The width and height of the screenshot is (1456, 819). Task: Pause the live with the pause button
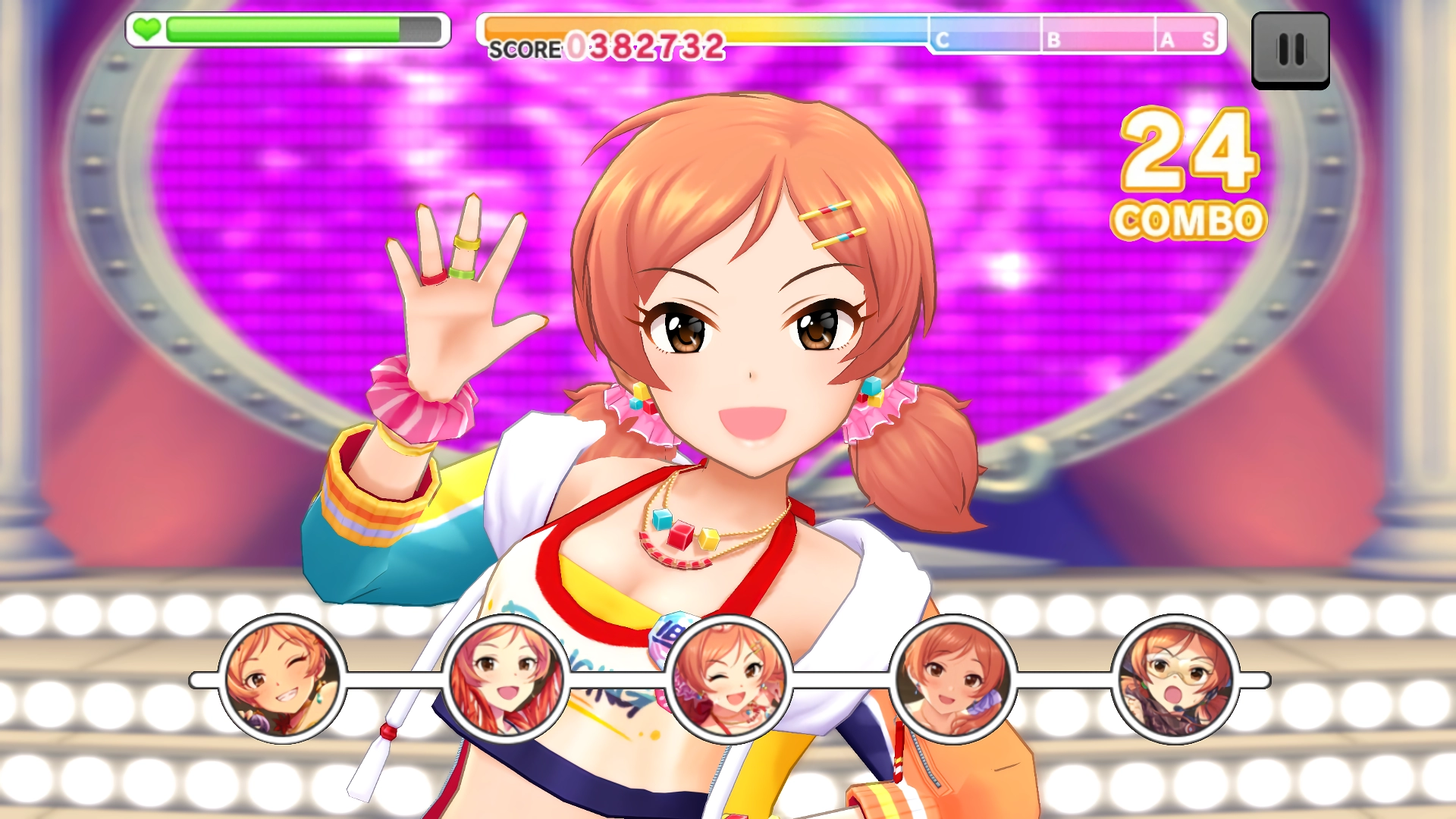[x=1290, y=50]
